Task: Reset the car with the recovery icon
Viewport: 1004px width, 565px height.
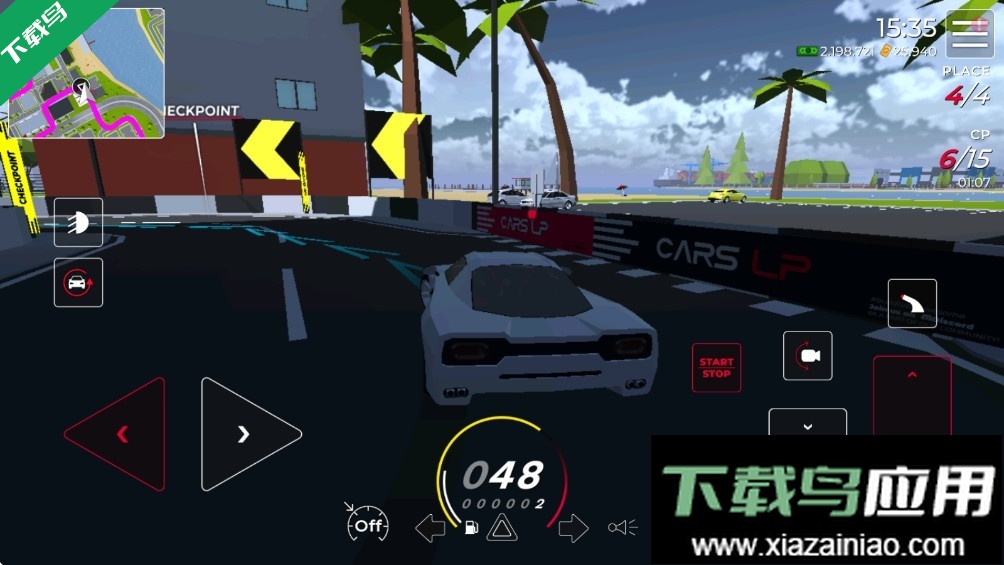Action: 78,283
